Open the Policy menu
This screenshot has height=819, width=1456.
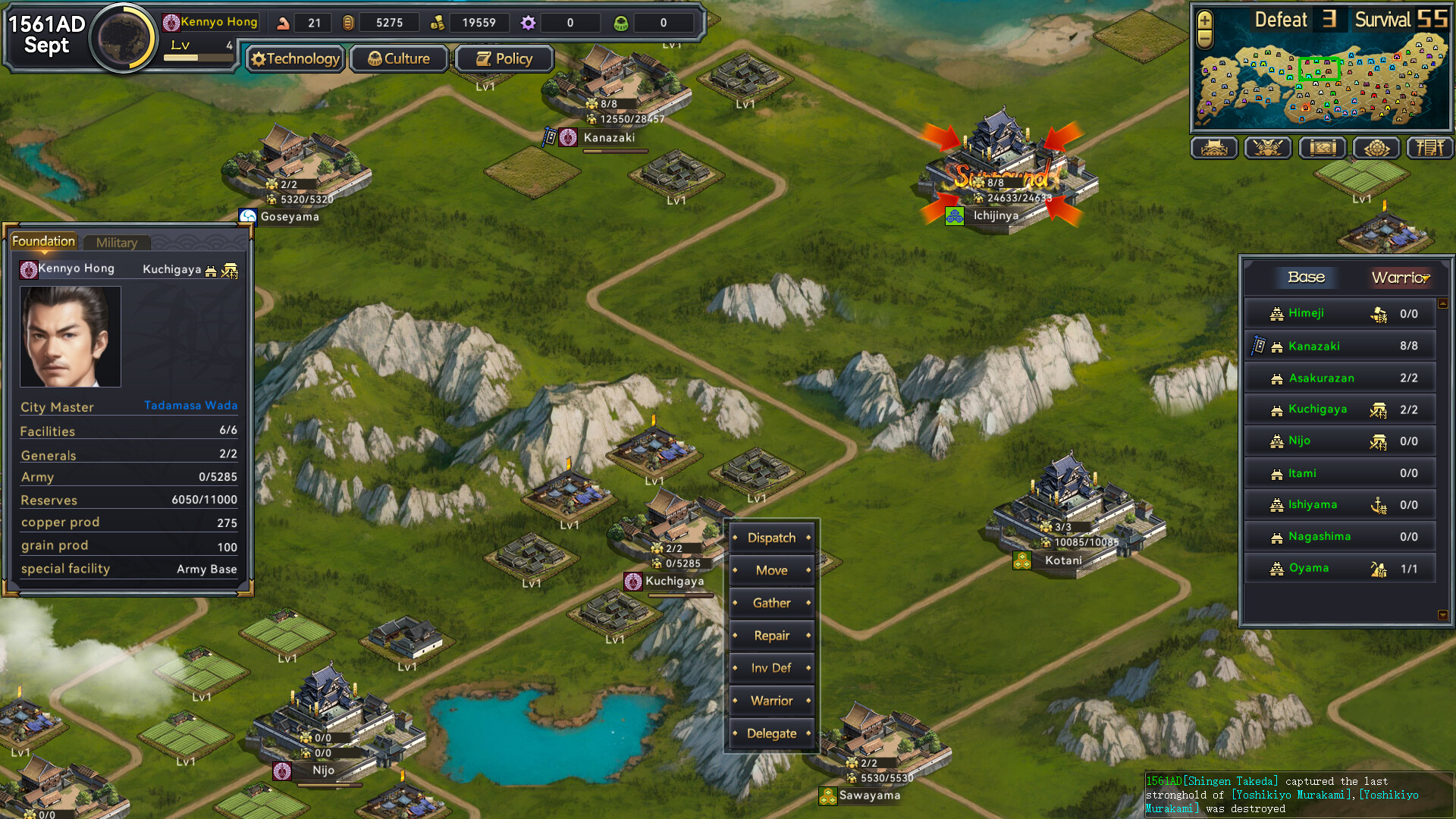pyautogui.click(x=504, y=58)
